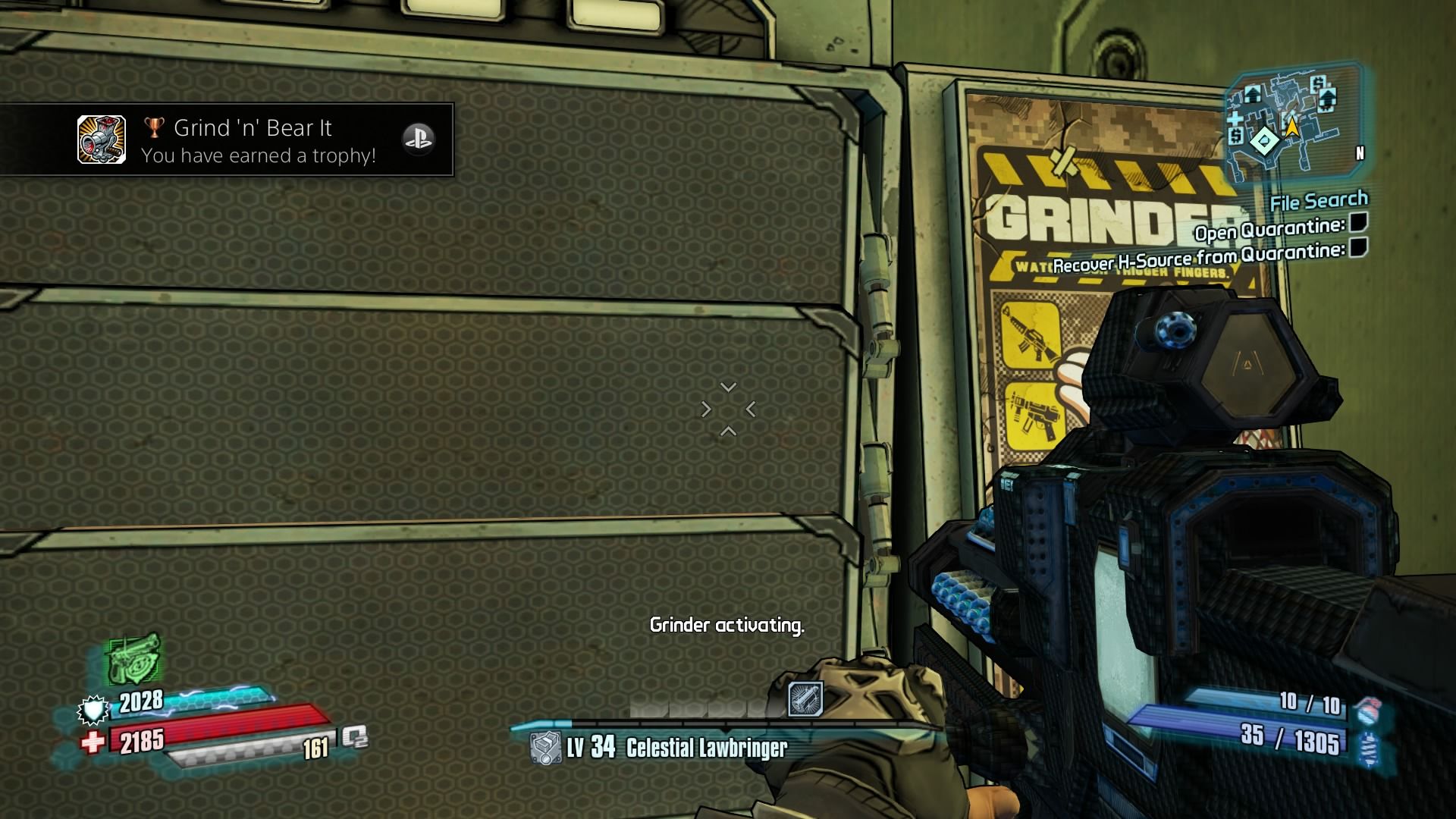Click the PlayStation logo on the notification

418,139
